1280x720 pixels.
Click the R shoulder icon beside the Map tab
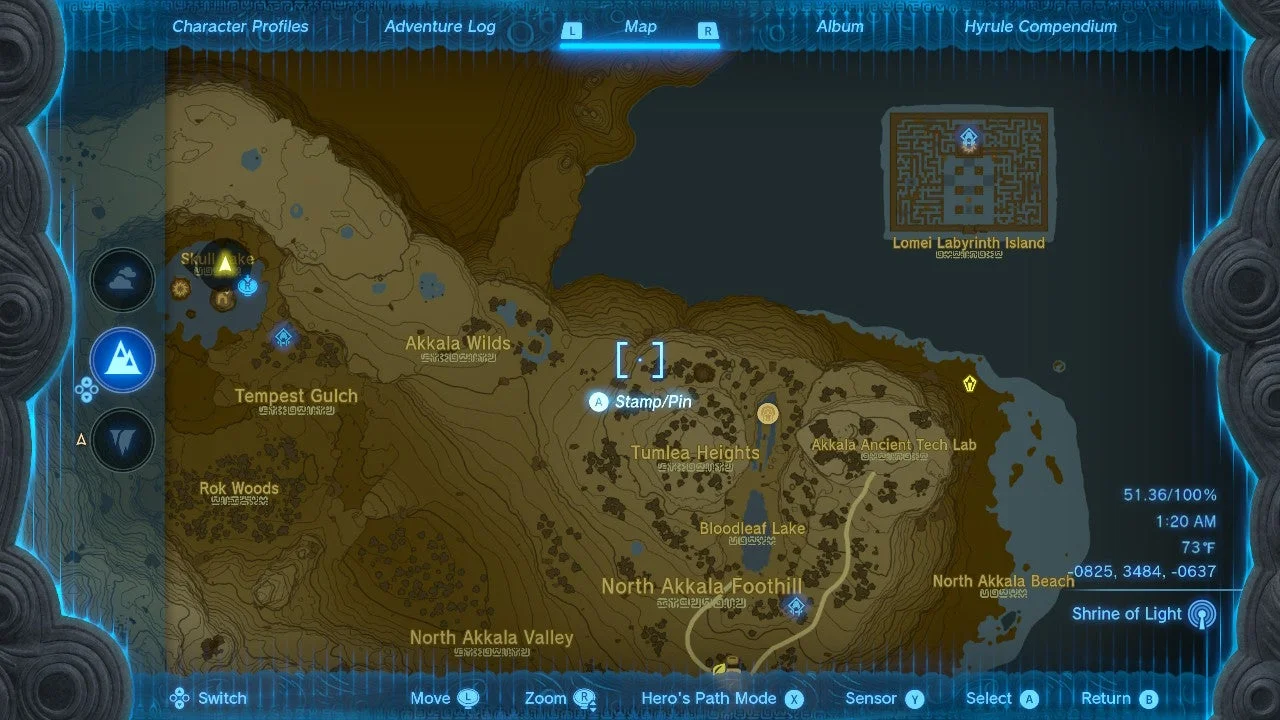click(x=707, y=31)
